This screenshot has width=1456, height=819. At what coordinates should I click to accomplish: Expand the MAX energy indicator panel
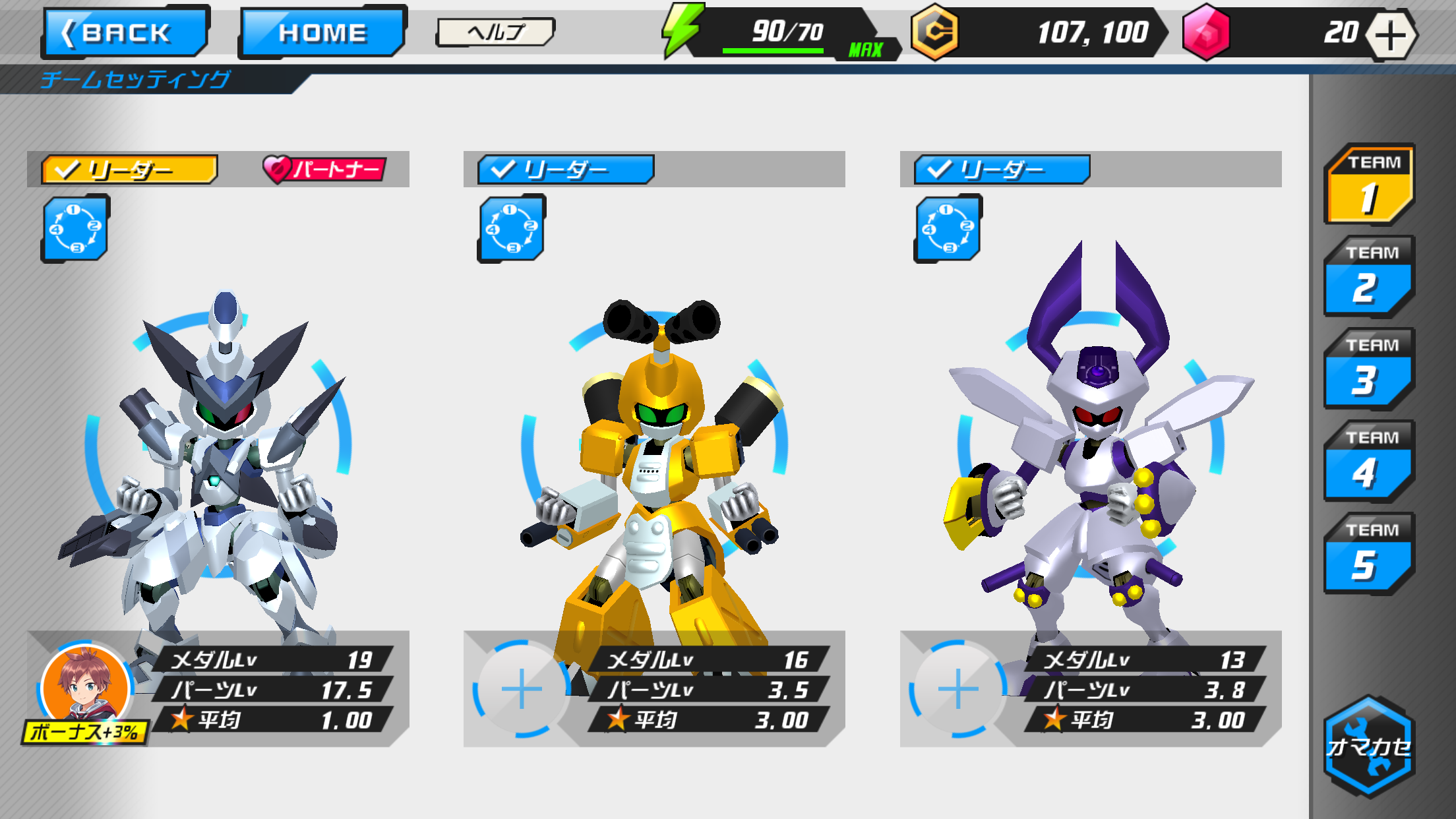coord(866,48)
